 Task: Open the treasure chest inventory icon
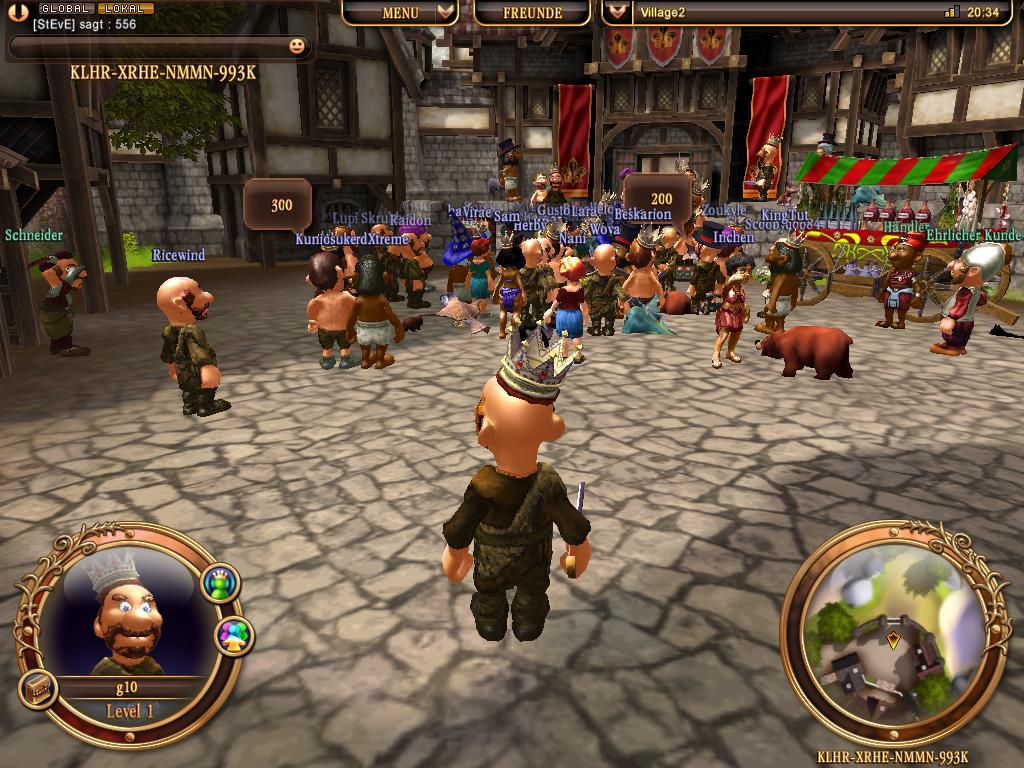pyautogui.click(x=36, y=689)
